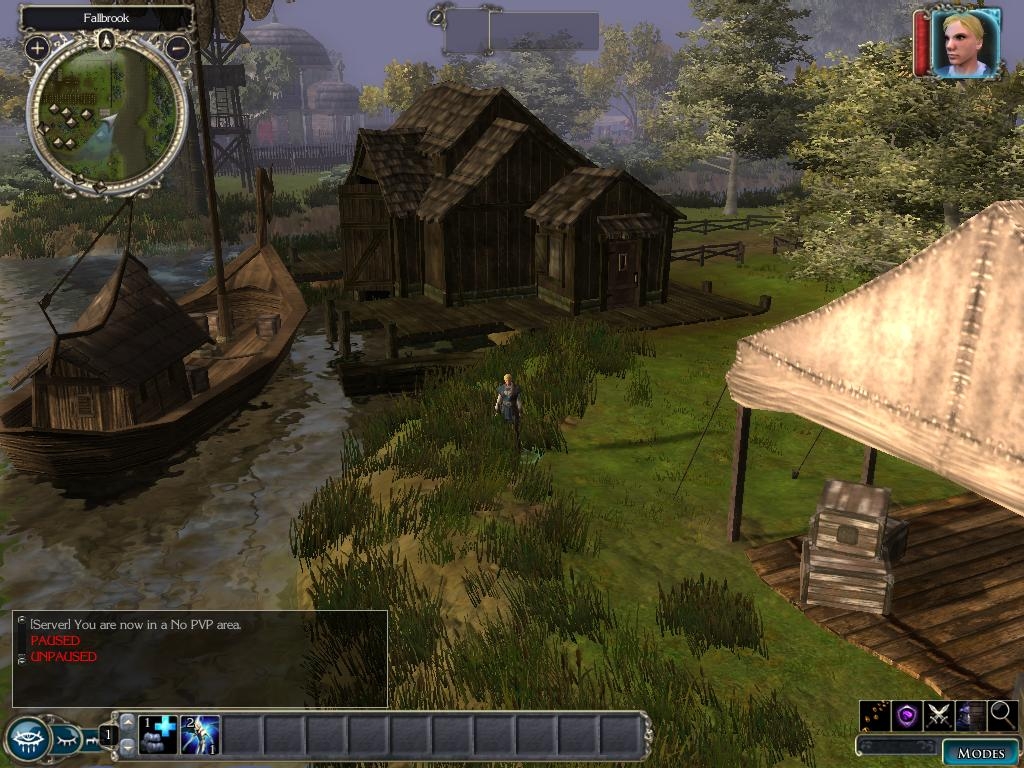Zoom out the minimap with the minus button
The width and height of the screenshot is (1024, 768).
(178, 47)
